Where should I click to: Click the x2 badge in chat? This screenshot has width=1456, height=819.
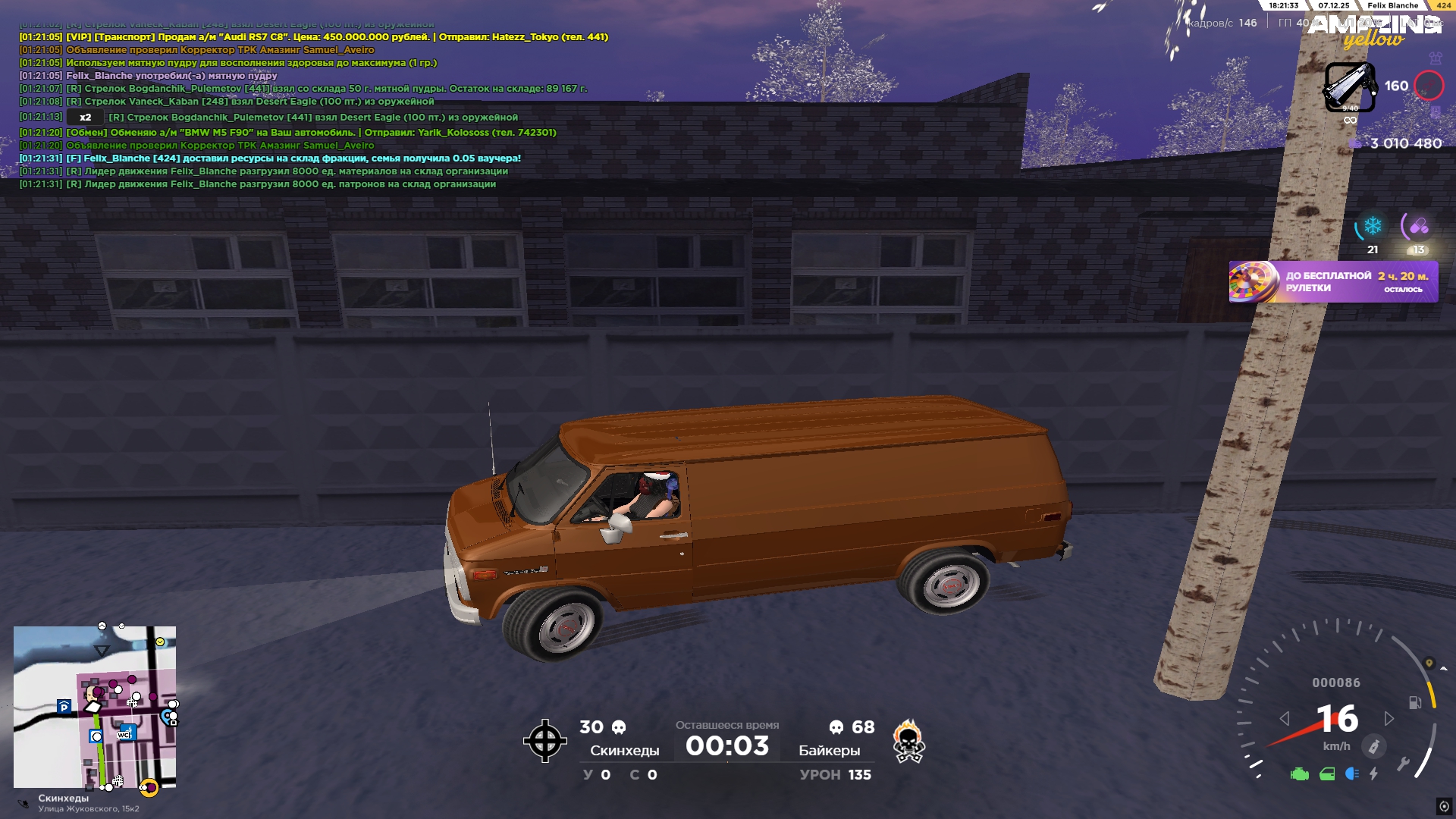tap(85, 118)
